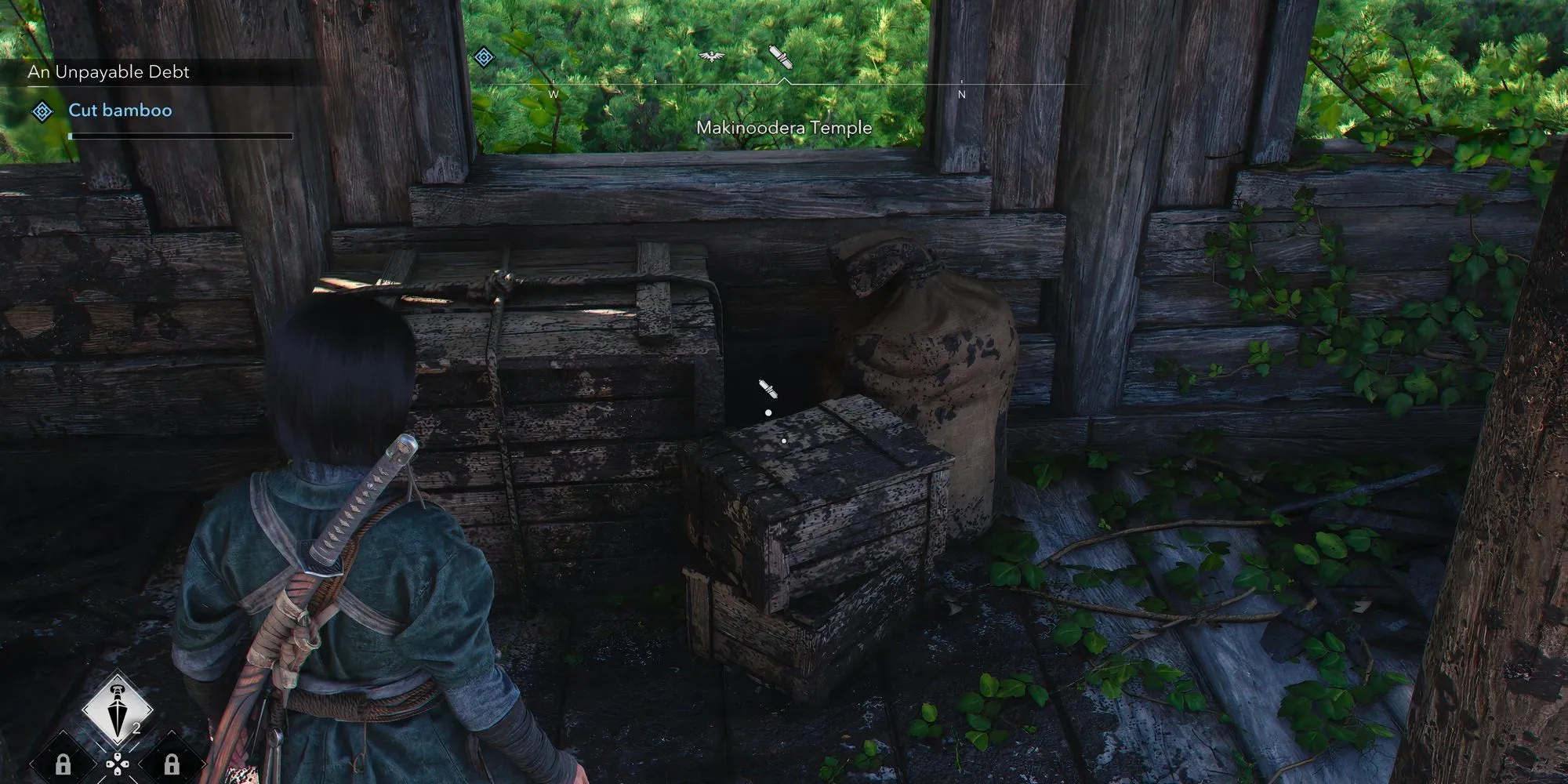Click the eagle viewpoint icon on the compass
This screenshot has width=1568, height=784.
(x=711, y=56)
